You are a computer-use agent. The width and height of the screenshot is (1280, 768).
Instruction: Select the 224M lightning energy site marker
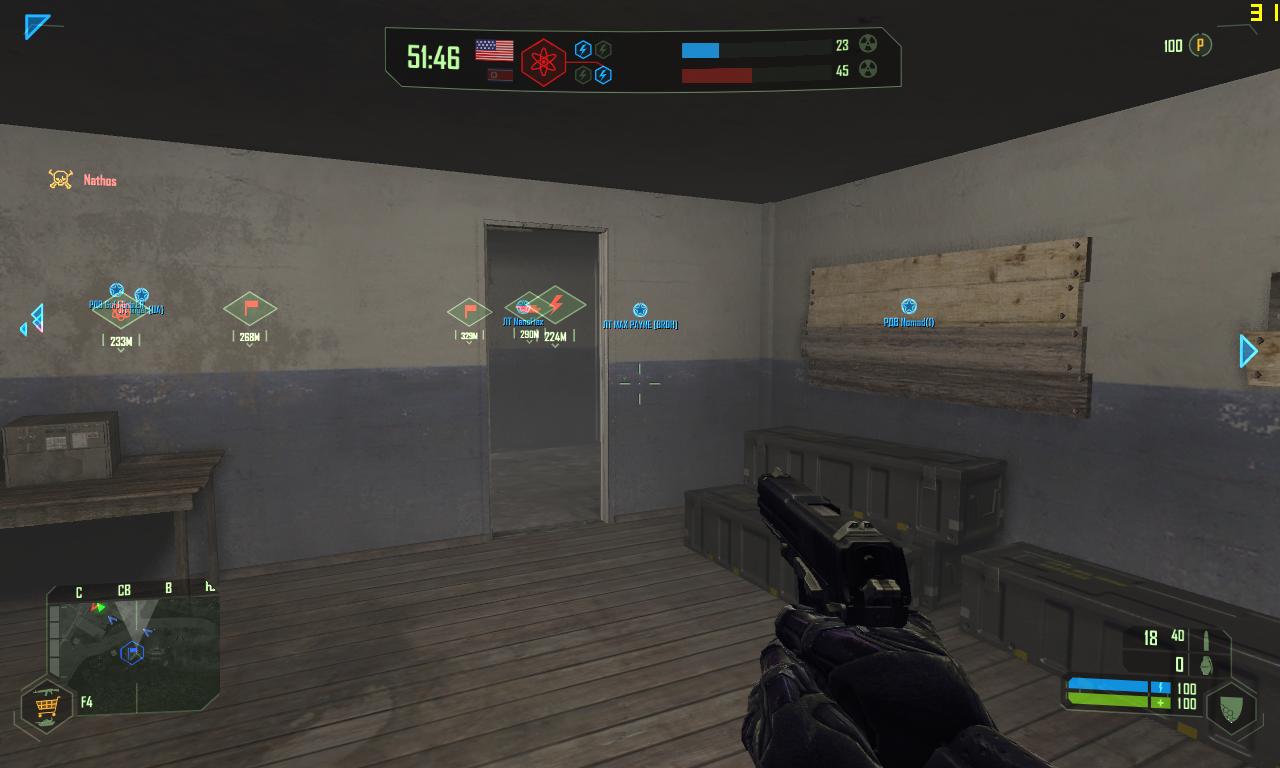(x=555, y=304)
